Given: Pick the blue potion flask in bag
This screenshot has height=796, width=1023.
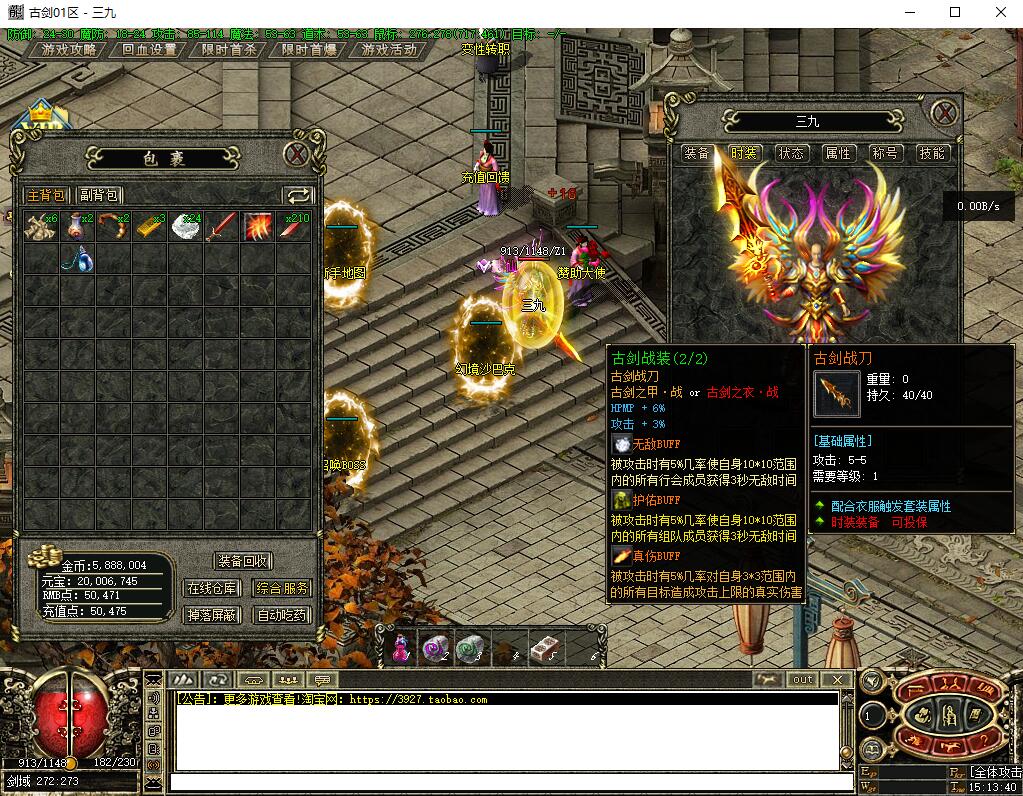Looking at the screenshot, I should click(78, 259).
